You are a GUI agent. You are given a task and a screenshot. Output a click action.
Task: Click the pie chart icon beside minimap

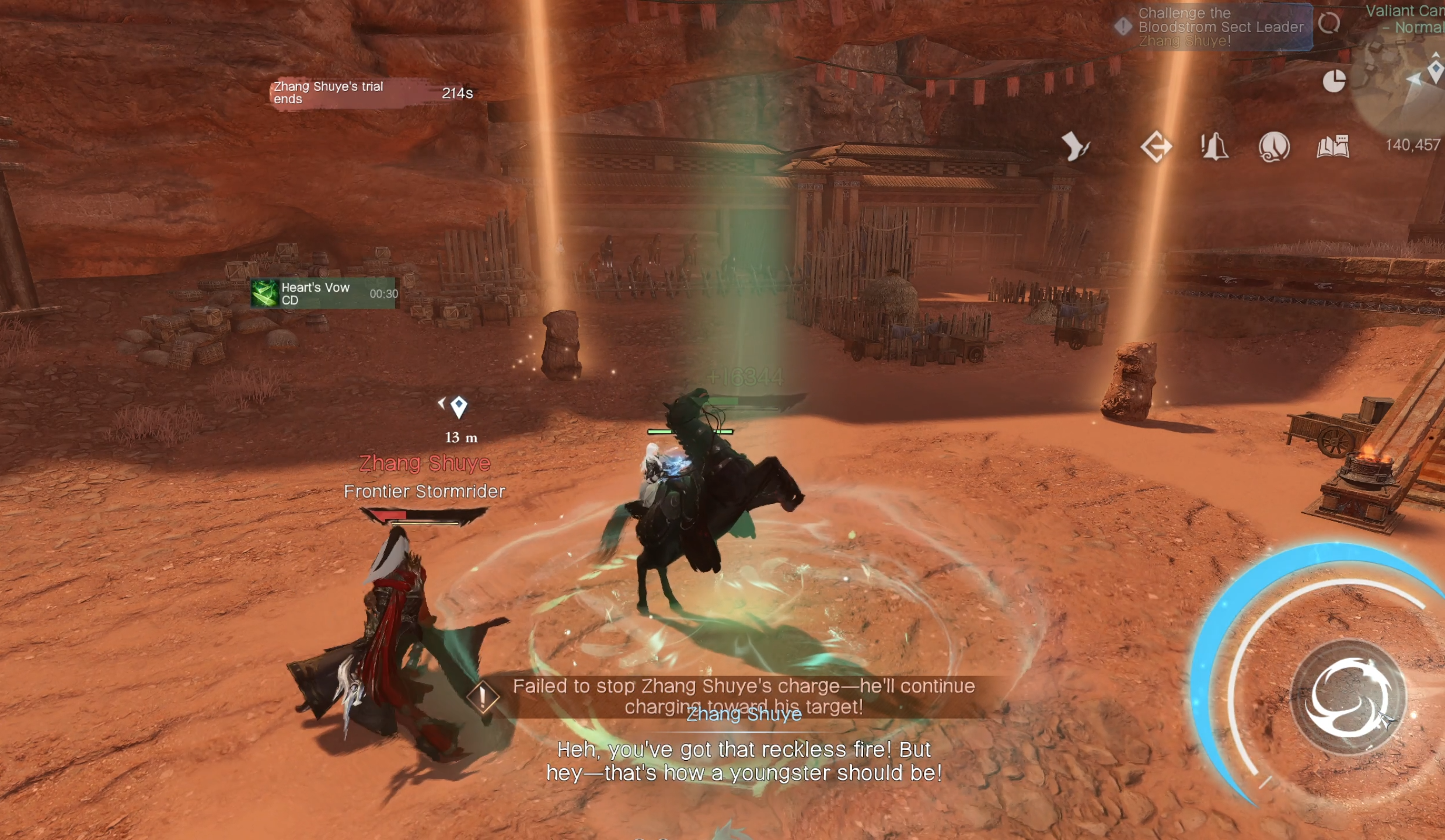[1334, 80]
